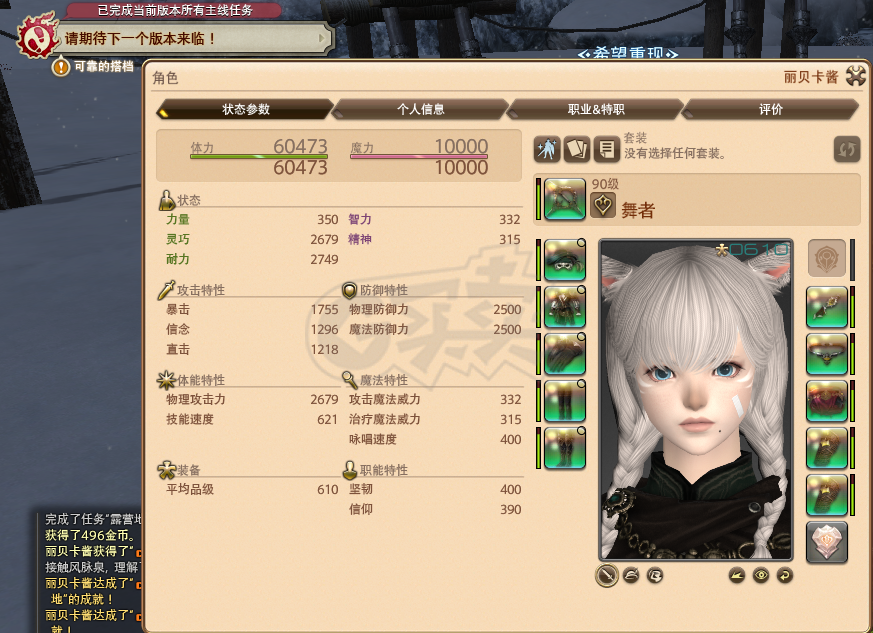Image resolution: width=873 pixels, height=633 pixels.
Task: Click the boots equipment slot
Action: (x=565, y=447)
